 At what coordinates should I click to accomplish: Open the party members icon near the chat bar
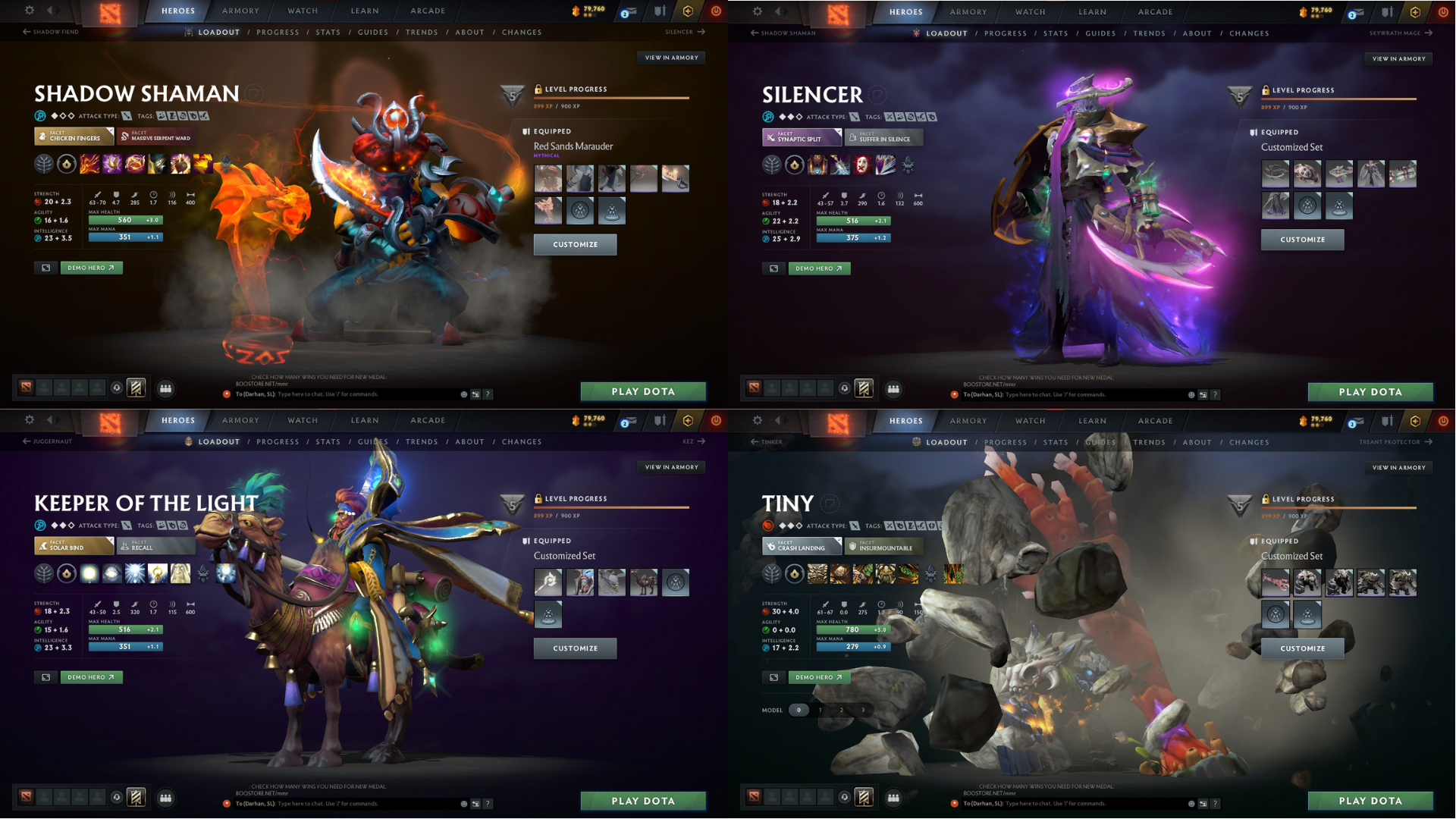(166, 388)
